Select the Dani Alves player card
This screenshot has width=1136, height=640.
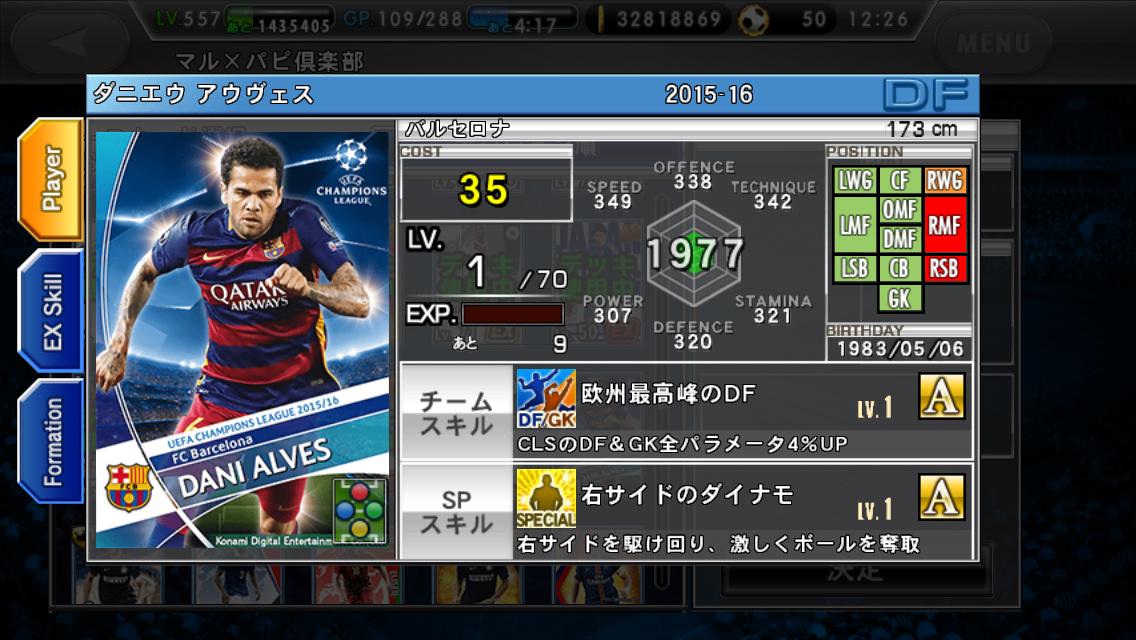(242, 340)
